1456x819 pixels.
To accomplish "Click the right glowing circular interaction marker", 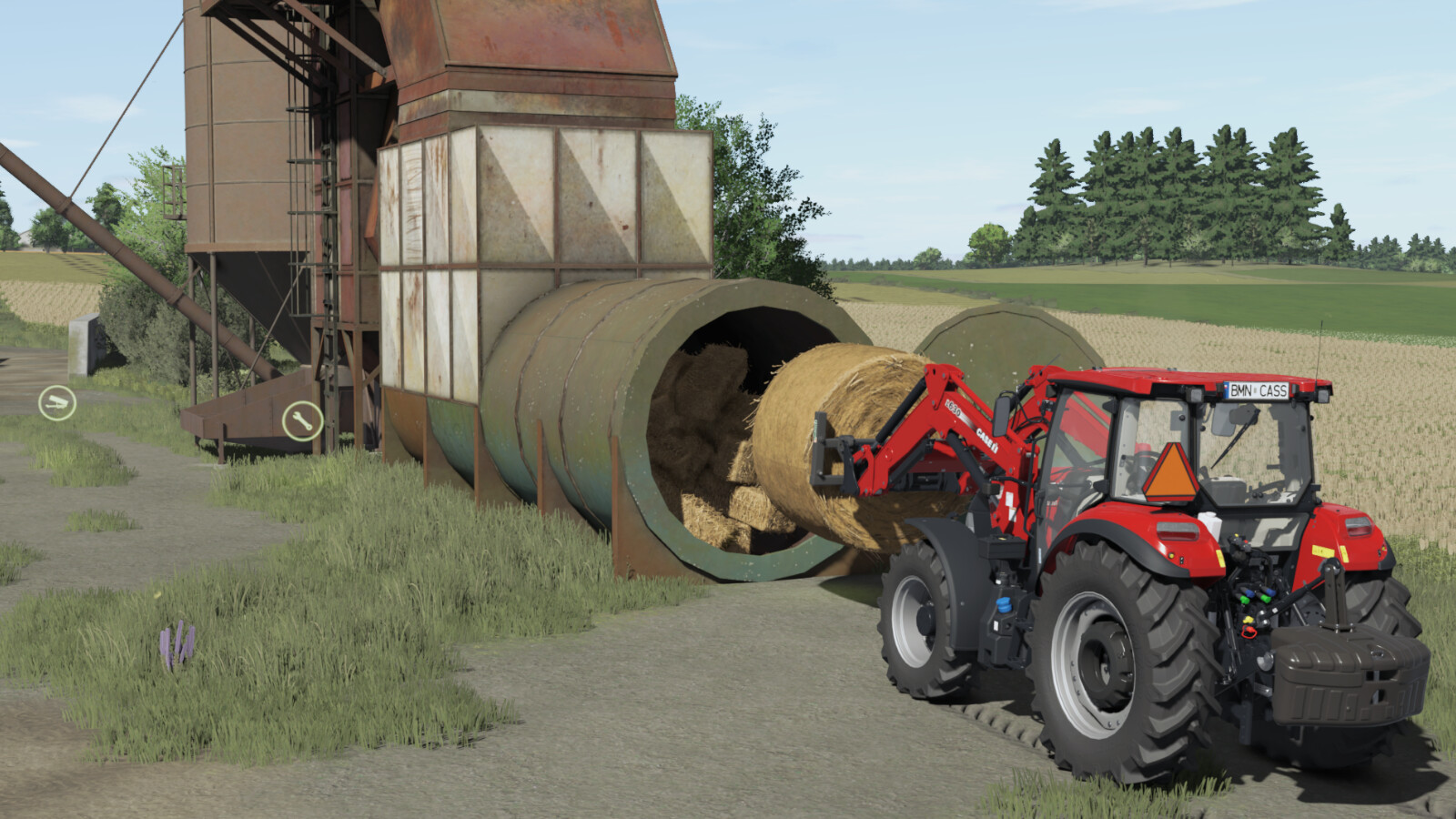I will (x=305, y=421).
